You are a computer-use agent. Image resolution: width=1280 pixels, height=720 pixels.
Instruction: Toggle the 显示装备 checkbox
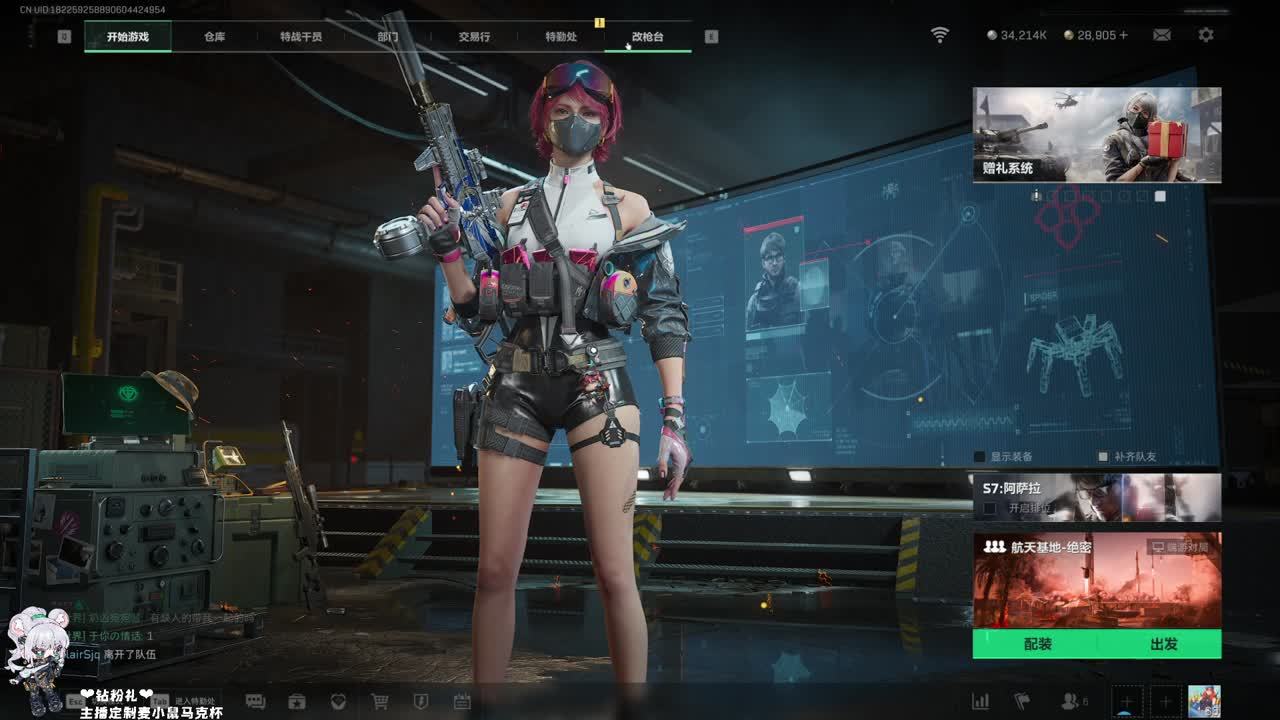click(x=980, y=457)
